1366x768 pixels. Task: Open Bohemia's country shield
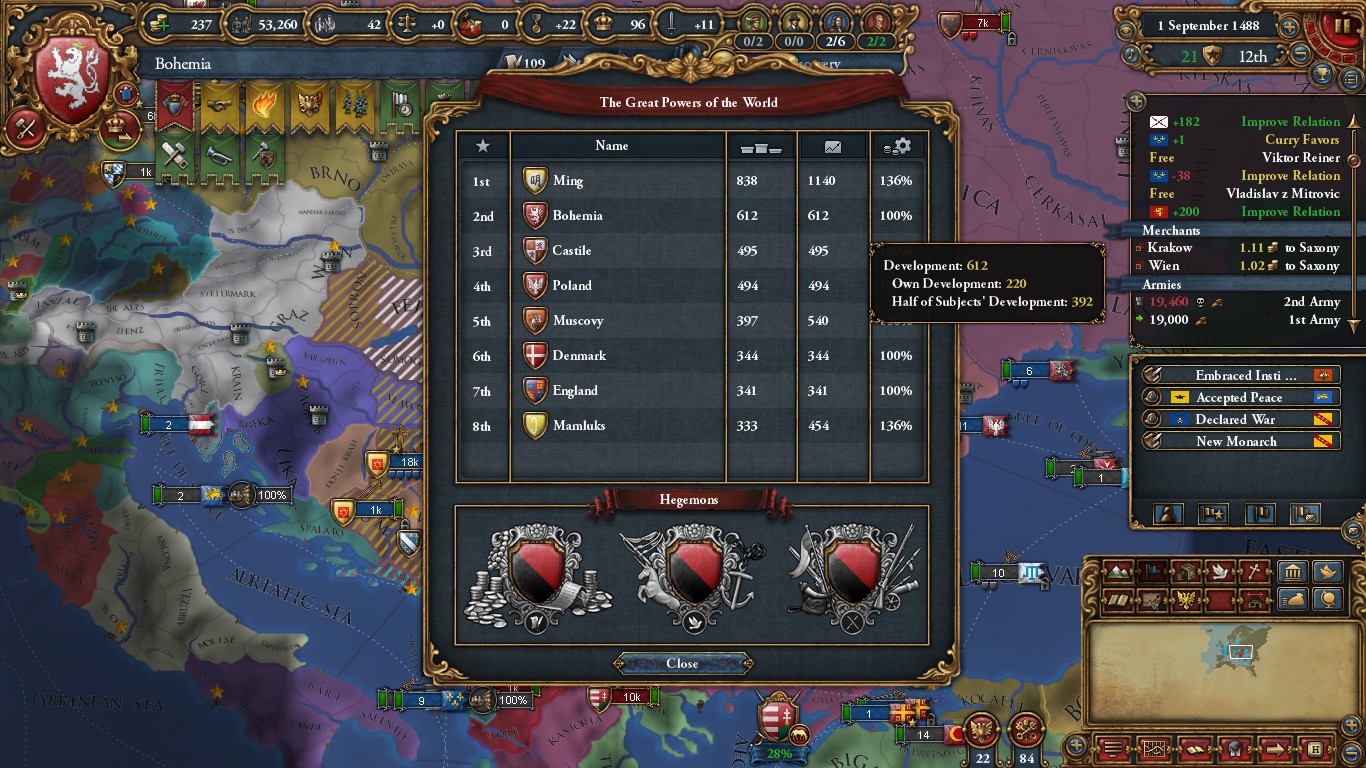[72, 80]
